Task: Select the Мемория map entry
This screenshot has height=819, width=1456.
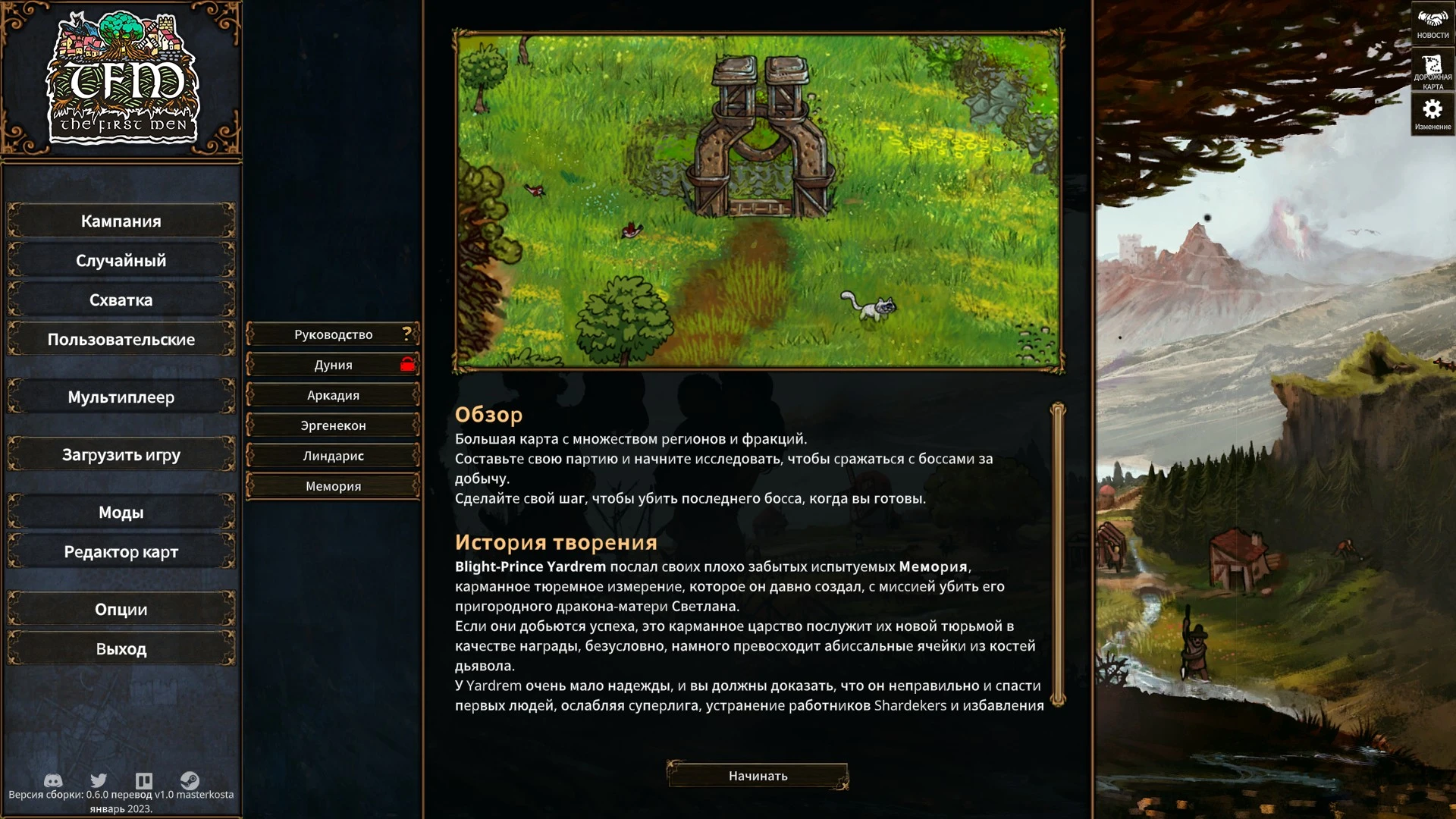Action: tap(332, 485)
